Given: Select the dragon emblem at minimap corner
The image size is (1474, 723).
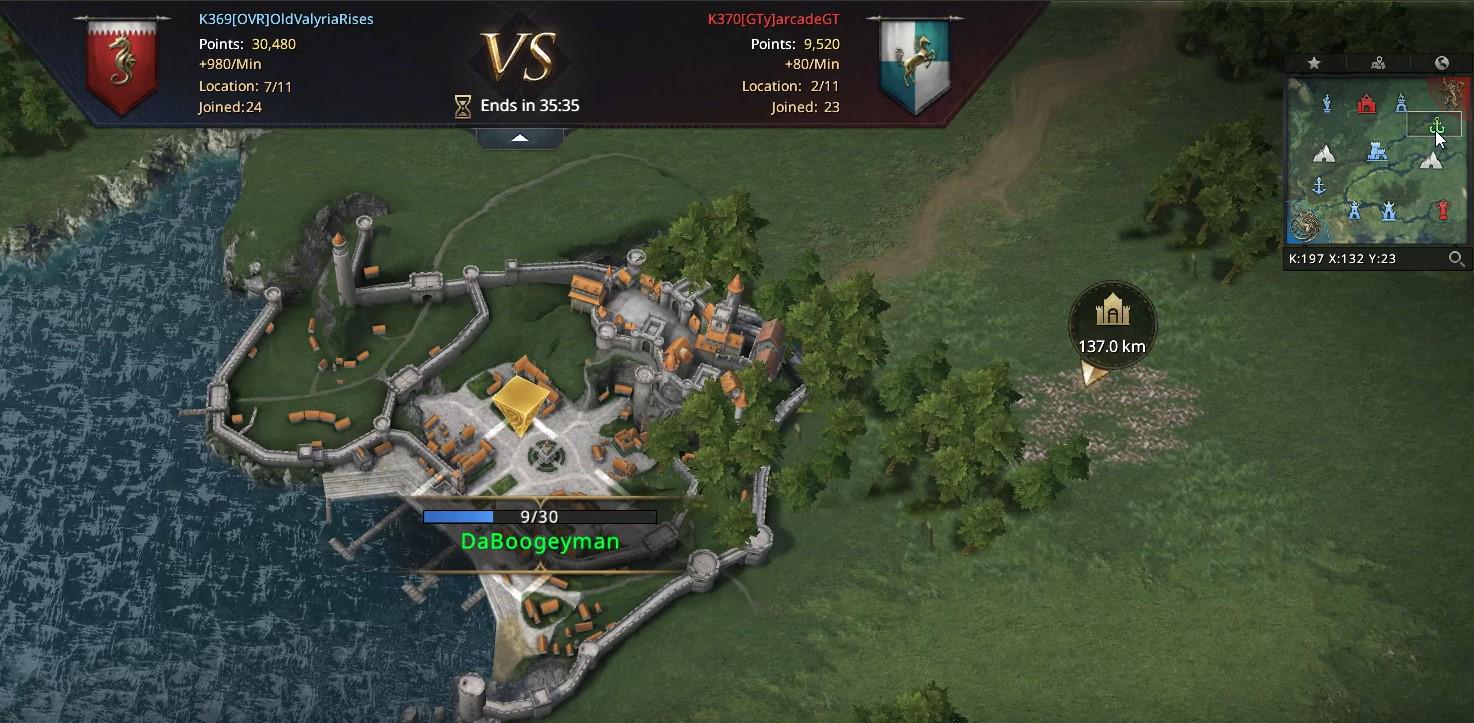Looking at the screenshot, I should tap(1303, 226).
